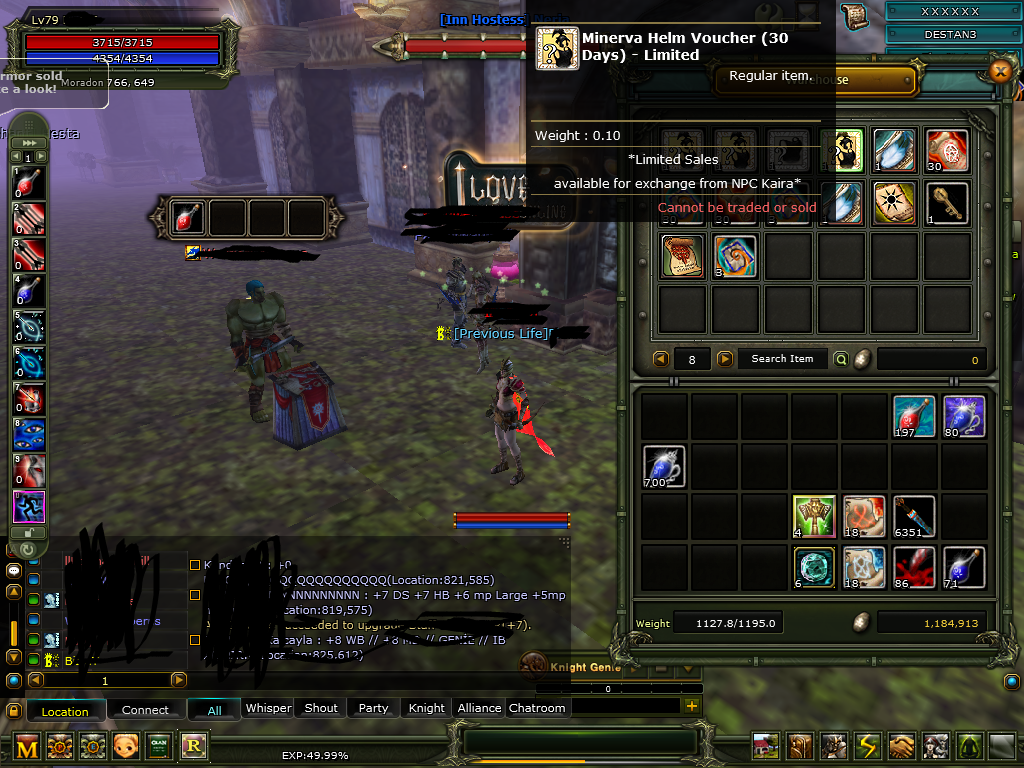Switch chat to the Whisper tab
The image size is (1024, 768).
(268, 708)
